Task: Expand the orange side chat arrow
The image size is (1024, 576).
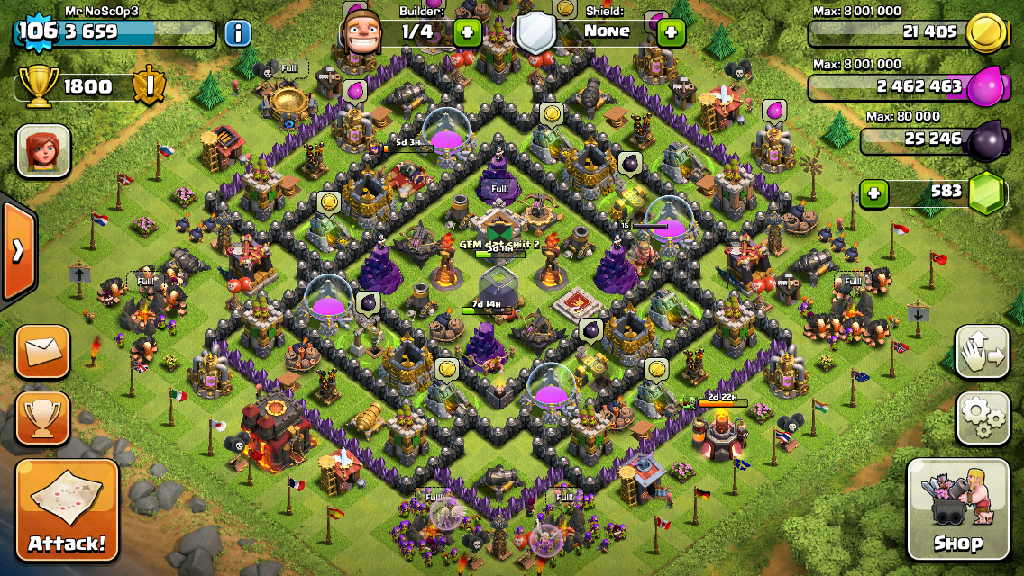Action: [x=18, y=250]
